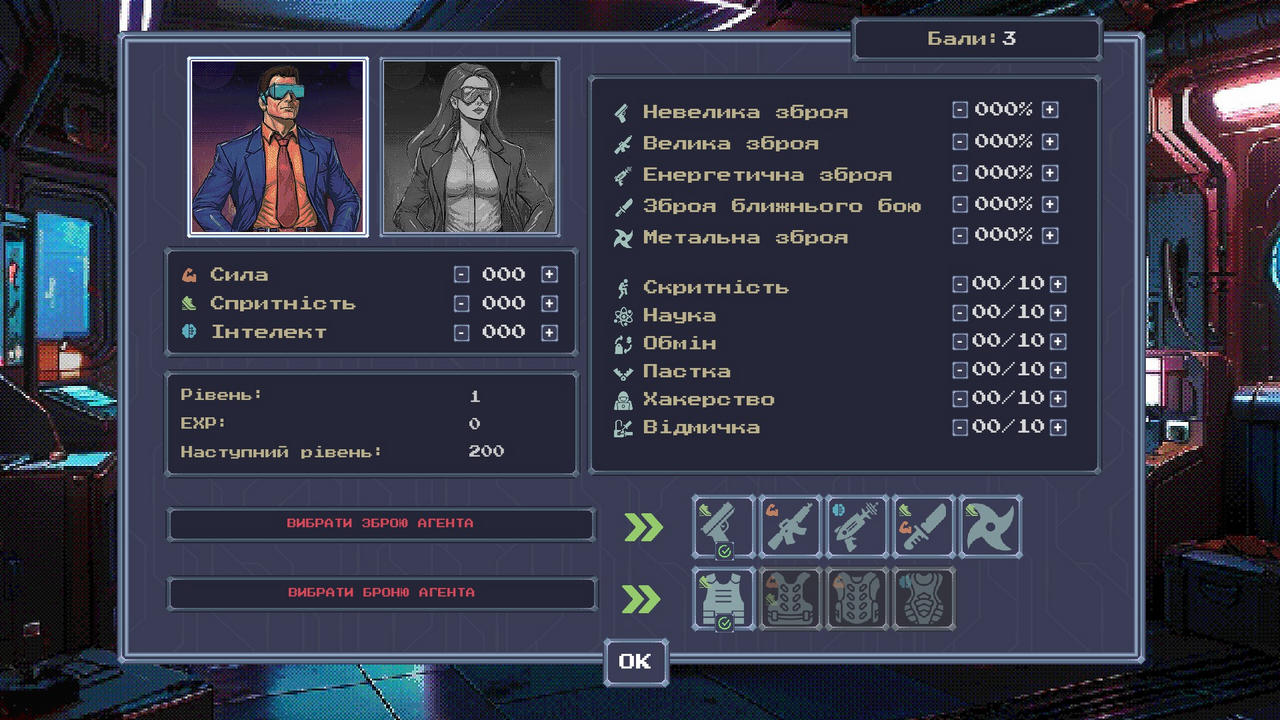Viewport: 1280px width, 720px height.
Task: Select the assault rifle weapon icon
Action: click(790, 526)
